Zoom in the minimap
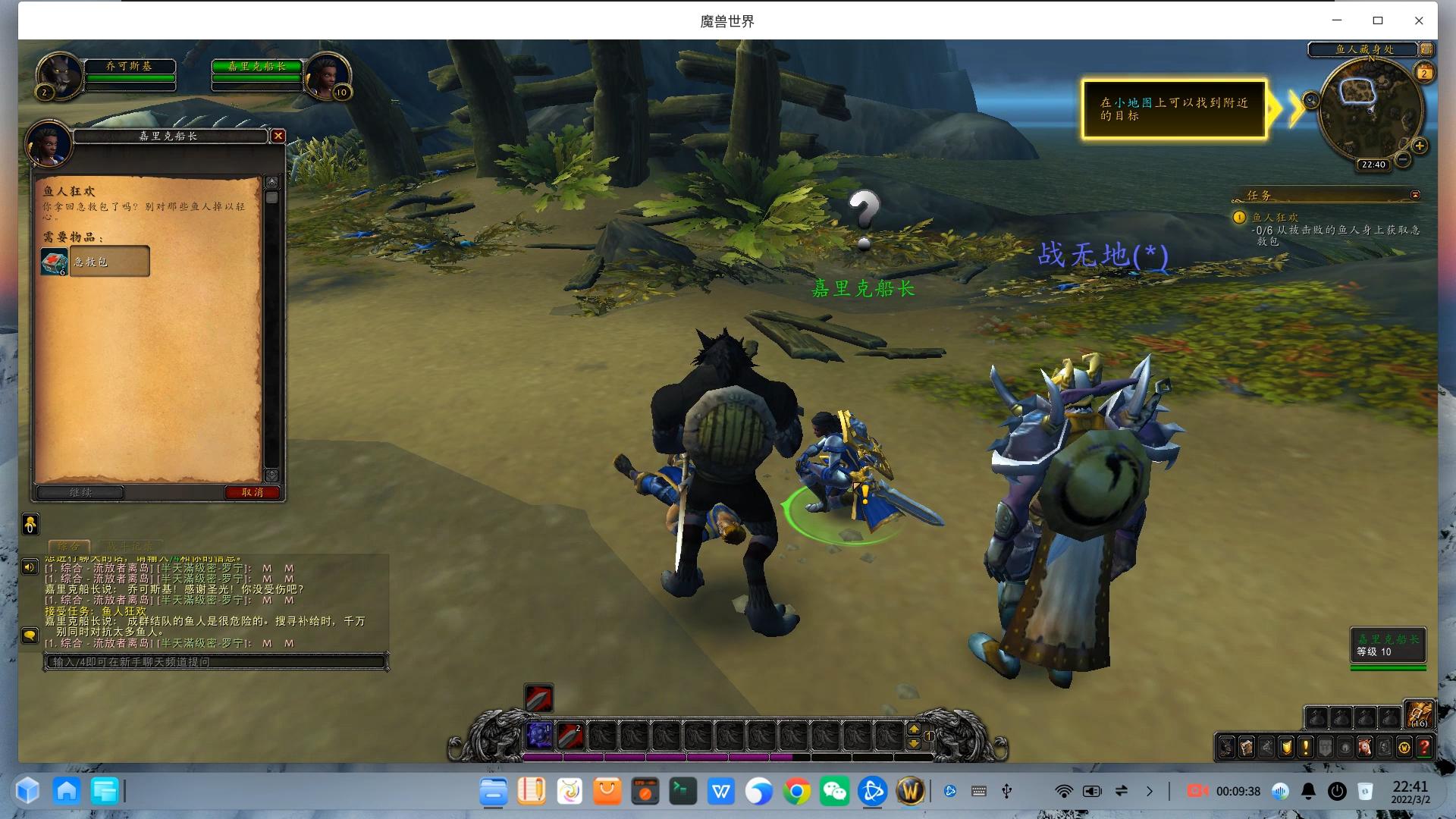The width and height of the screenshot is (1456, 819). pos(1420,146)
